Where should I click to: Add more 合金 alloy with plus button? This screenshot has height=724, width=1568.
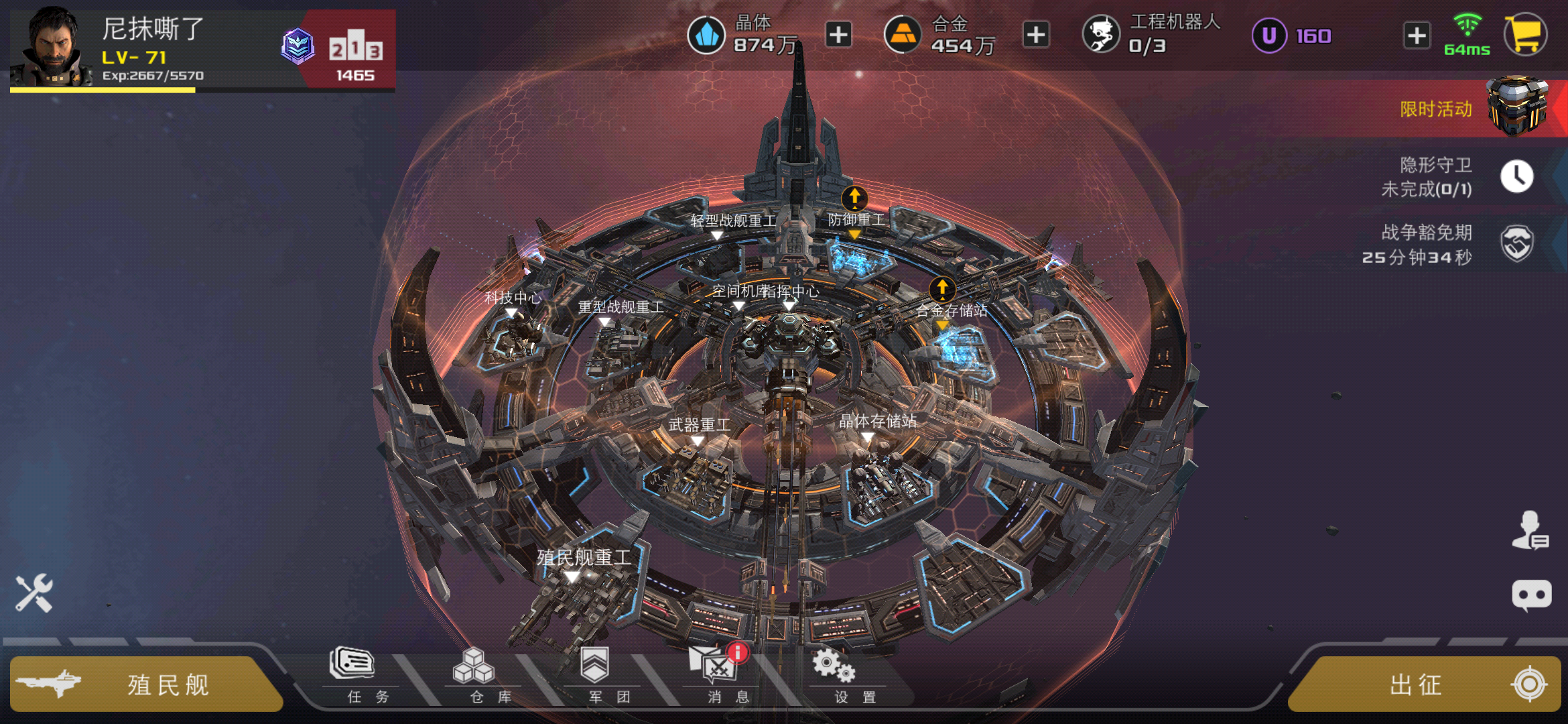pos(1036,35)
